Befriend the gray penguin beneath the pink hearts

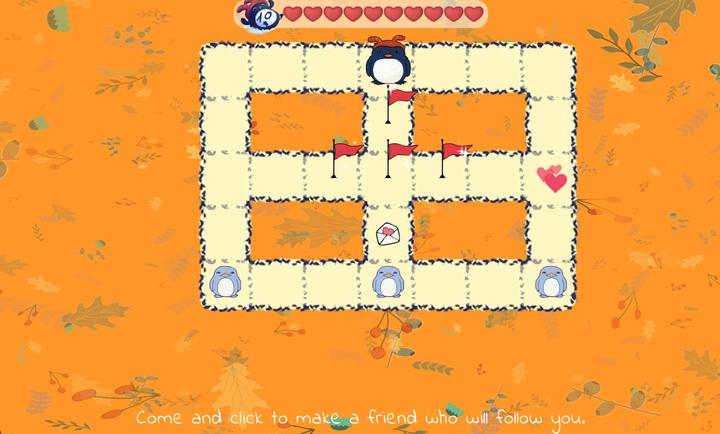550,282
